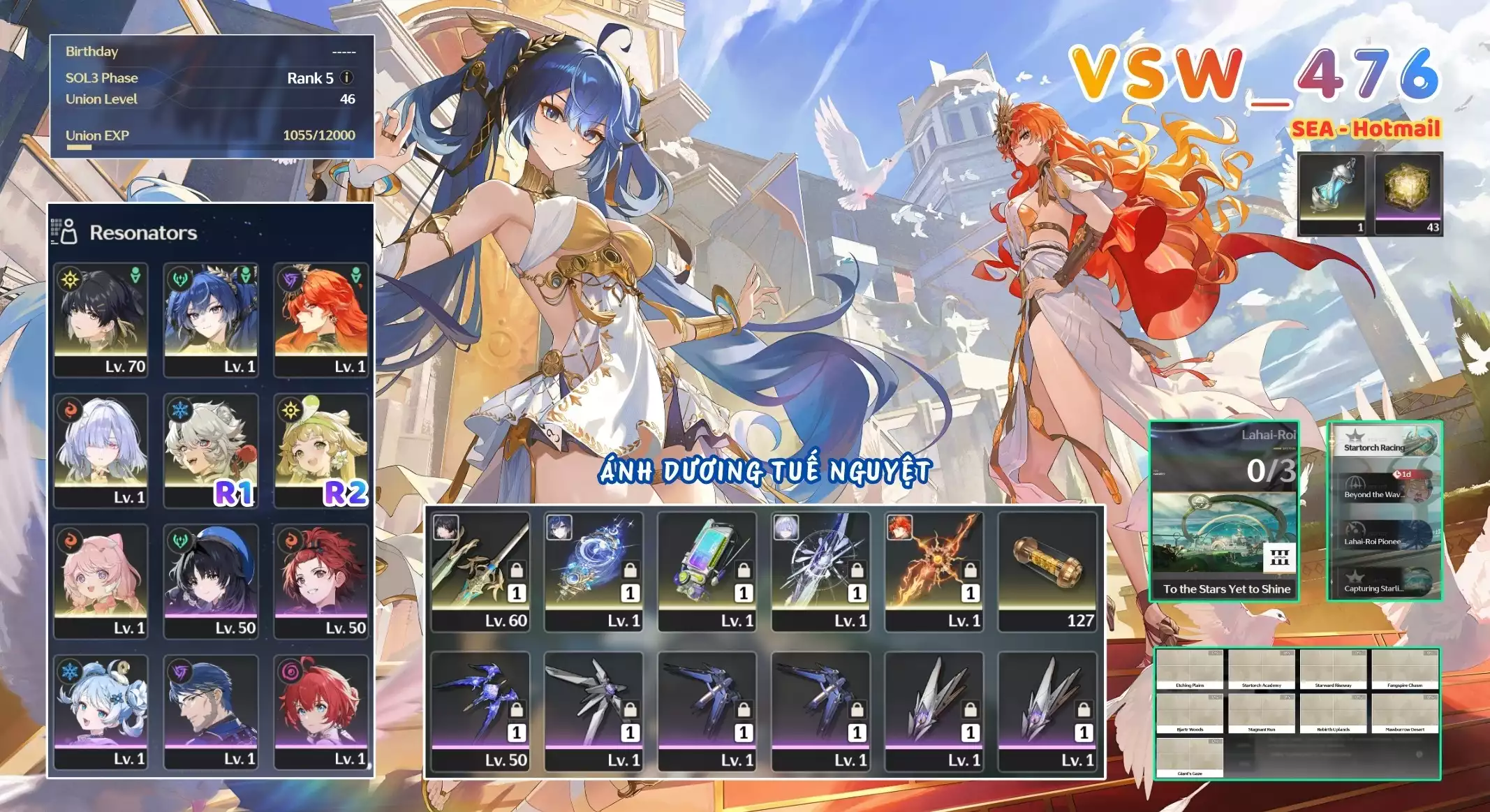Select the Lv. 60 sword weapon slot

pos(480,571)
